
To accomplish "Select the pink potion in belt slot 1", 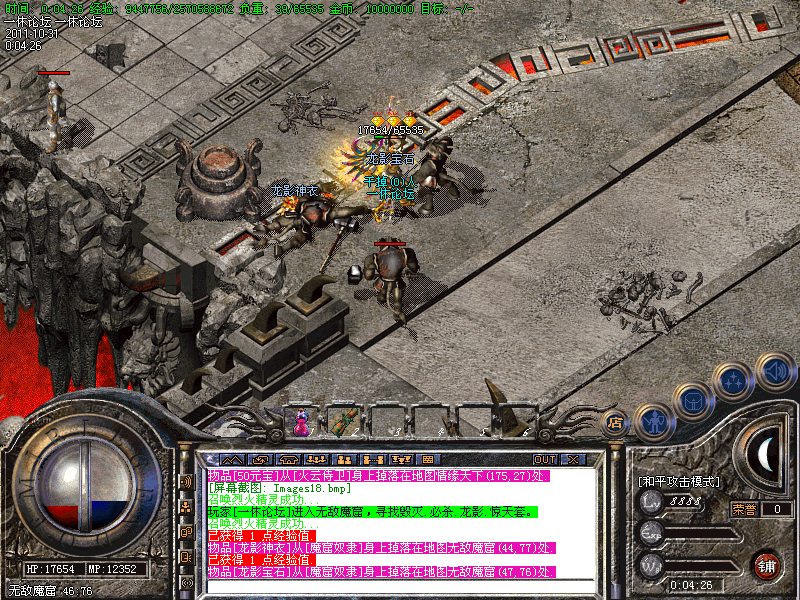I will pos(300,421).
